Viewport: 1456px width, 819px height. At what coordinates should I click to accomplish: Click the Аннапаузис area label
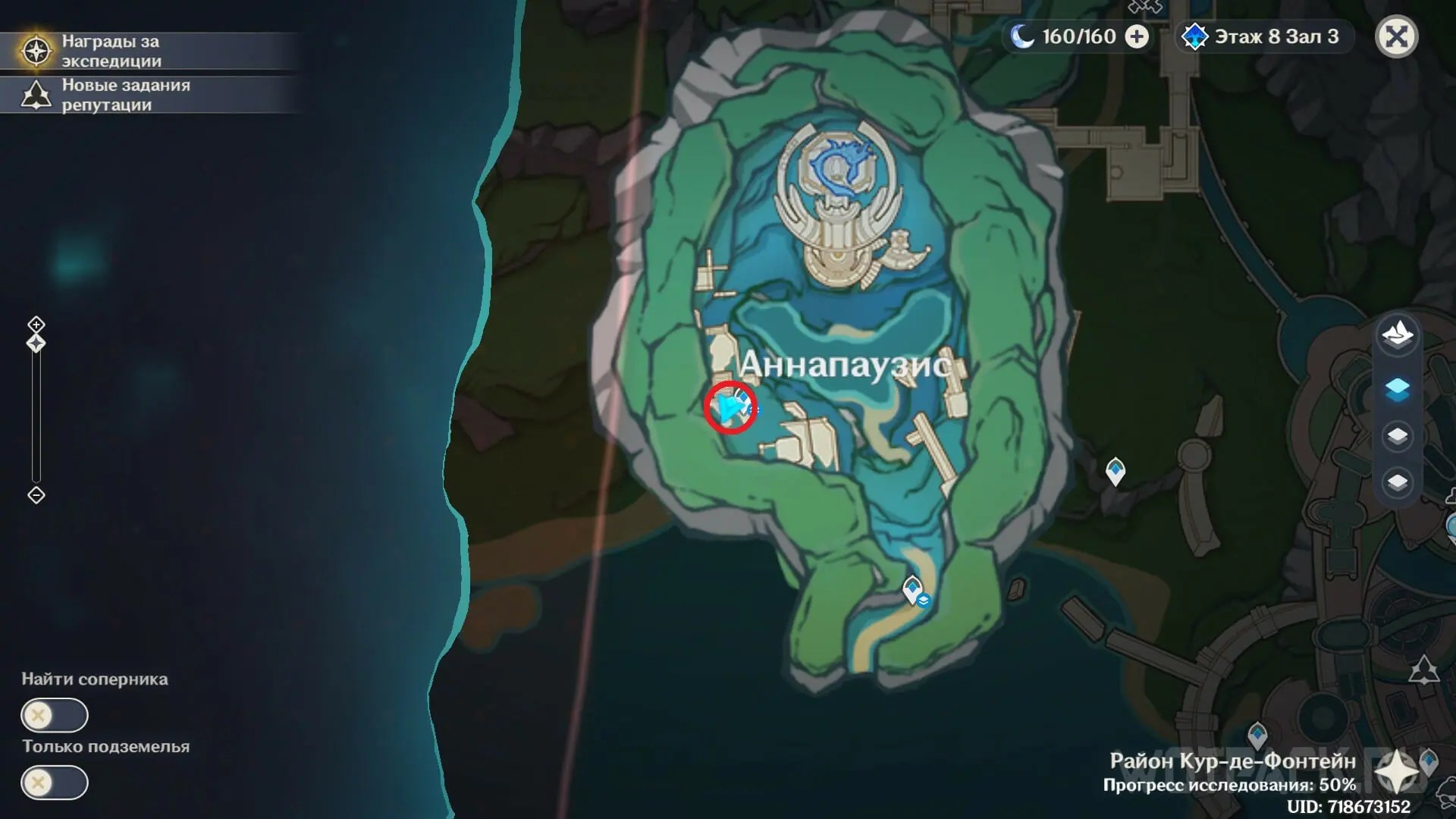click(x=845, y=363)
